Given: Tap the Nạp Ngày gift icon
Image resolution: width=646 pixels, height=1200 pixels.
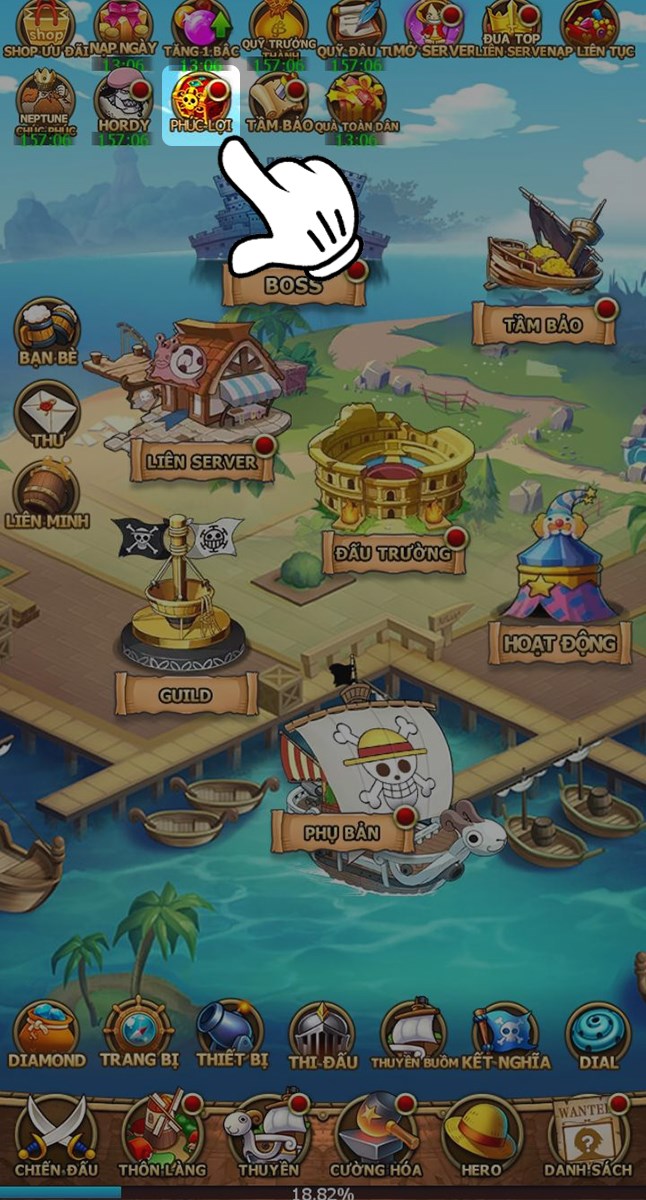Looking at the screenshot, I should click(123, 25).
